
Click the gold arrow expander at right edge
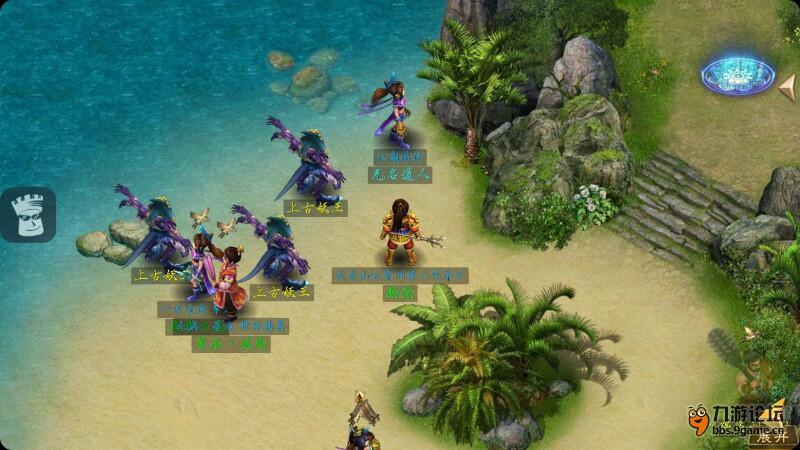coord(787,86)
